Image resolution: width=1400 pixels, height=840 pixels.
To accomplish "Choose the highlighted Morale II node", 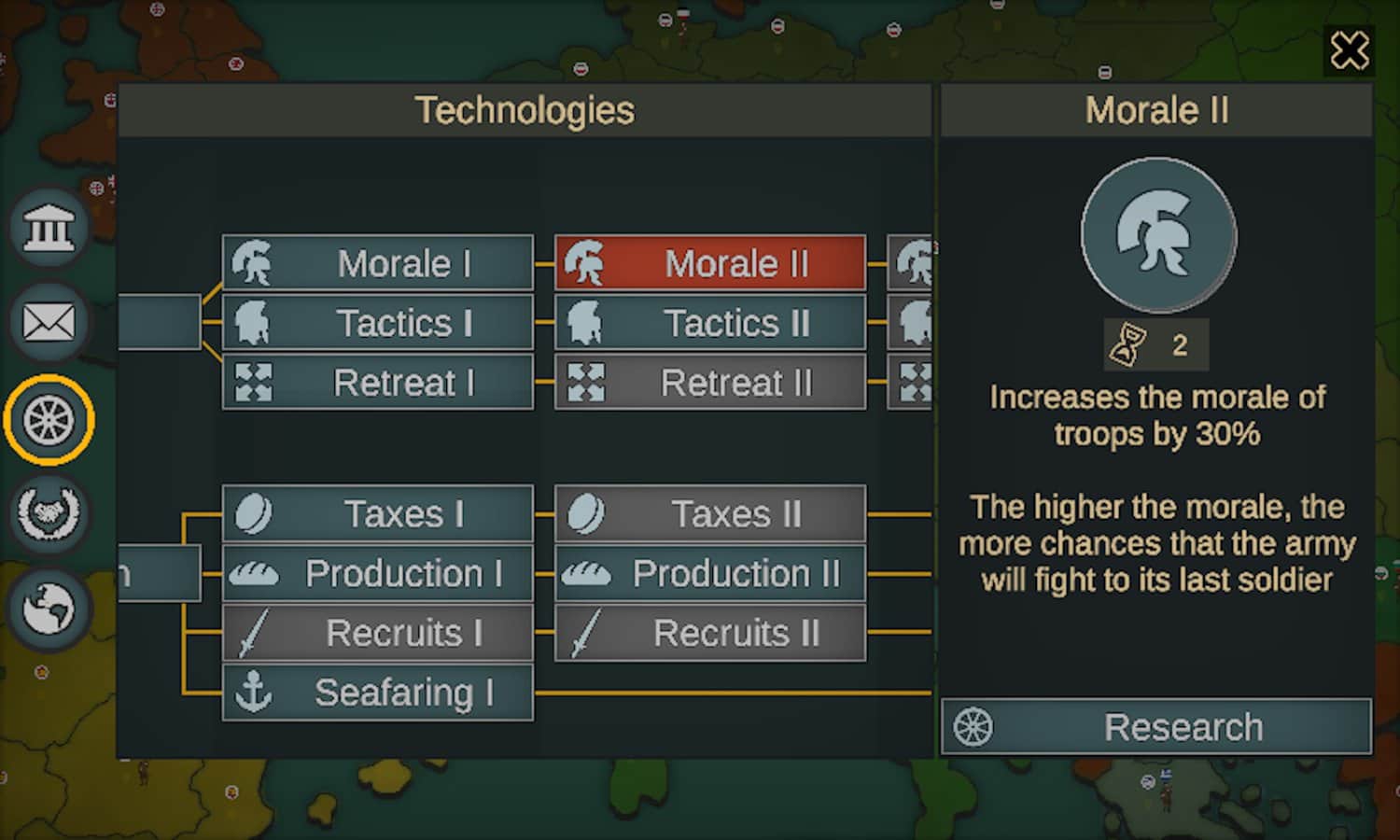I will (710, 263).
